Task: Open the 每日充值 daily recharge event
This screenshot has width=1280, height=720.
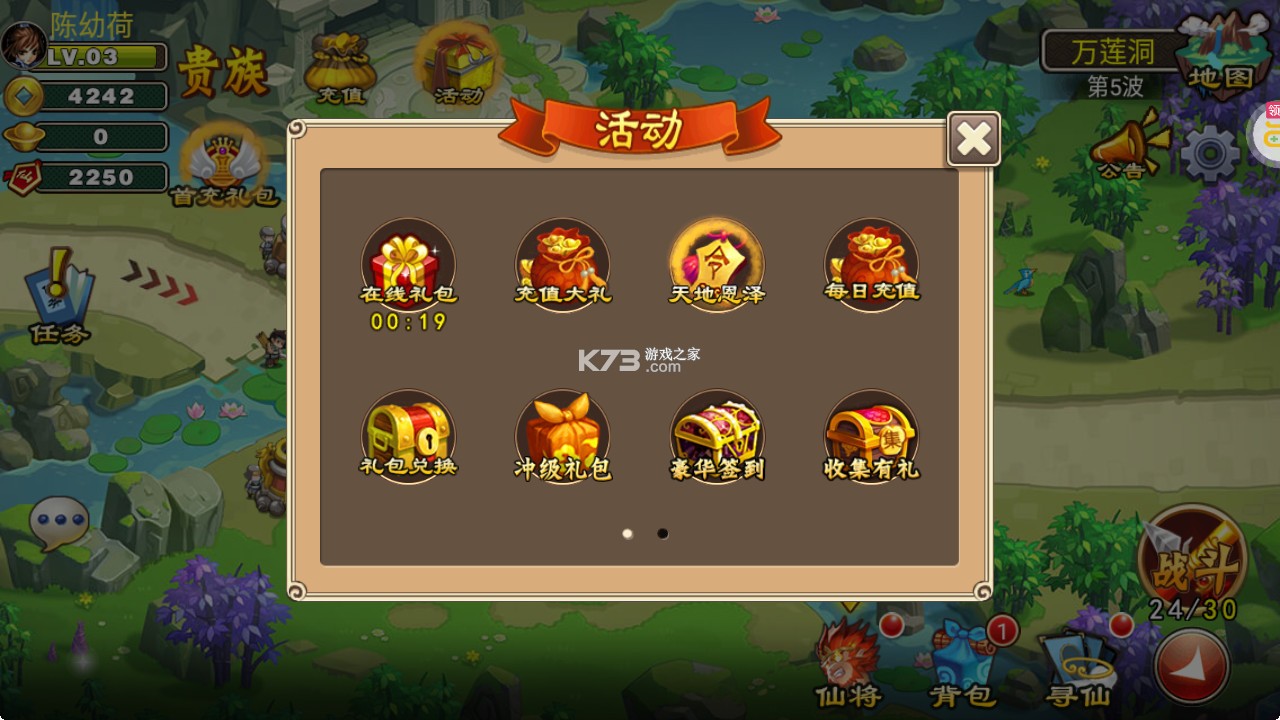Action: click(x=872, y=265)
